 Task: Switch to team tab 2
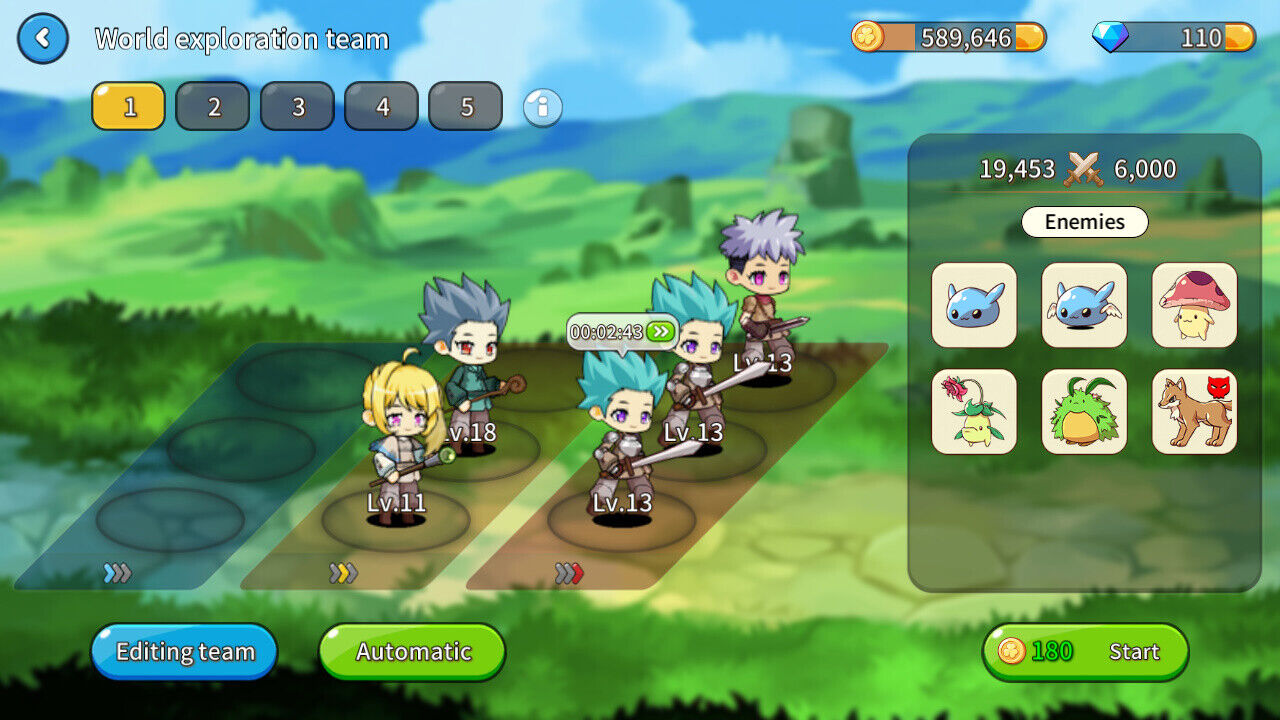[x=213, y=106]
